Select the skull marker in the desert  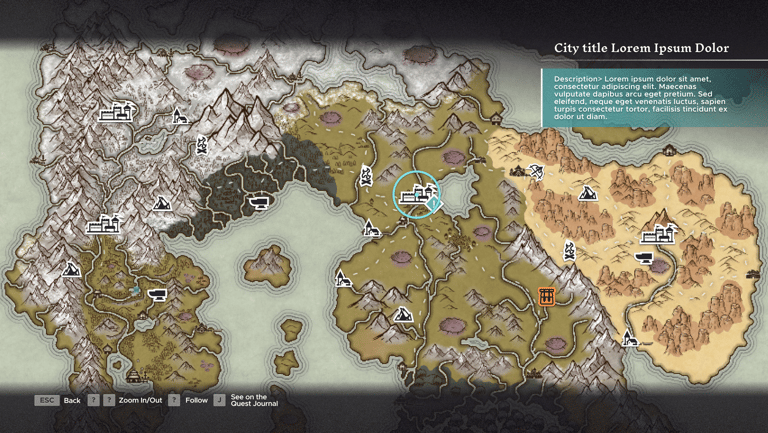(x=570, y=249)
